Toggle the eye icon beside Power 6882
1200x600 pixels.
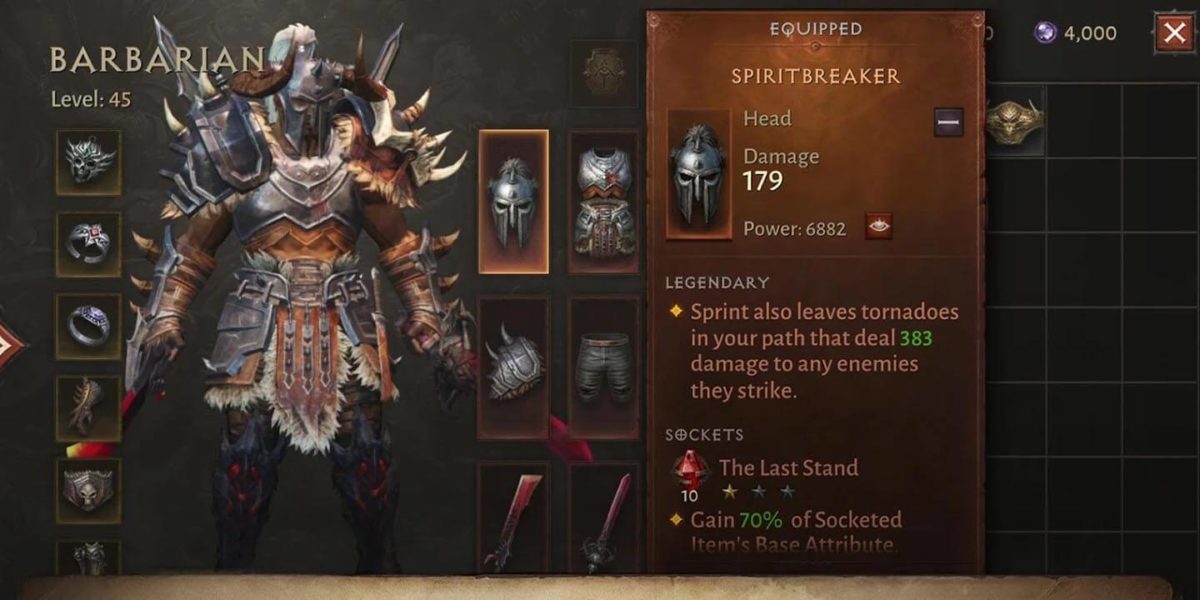point(879,227)
